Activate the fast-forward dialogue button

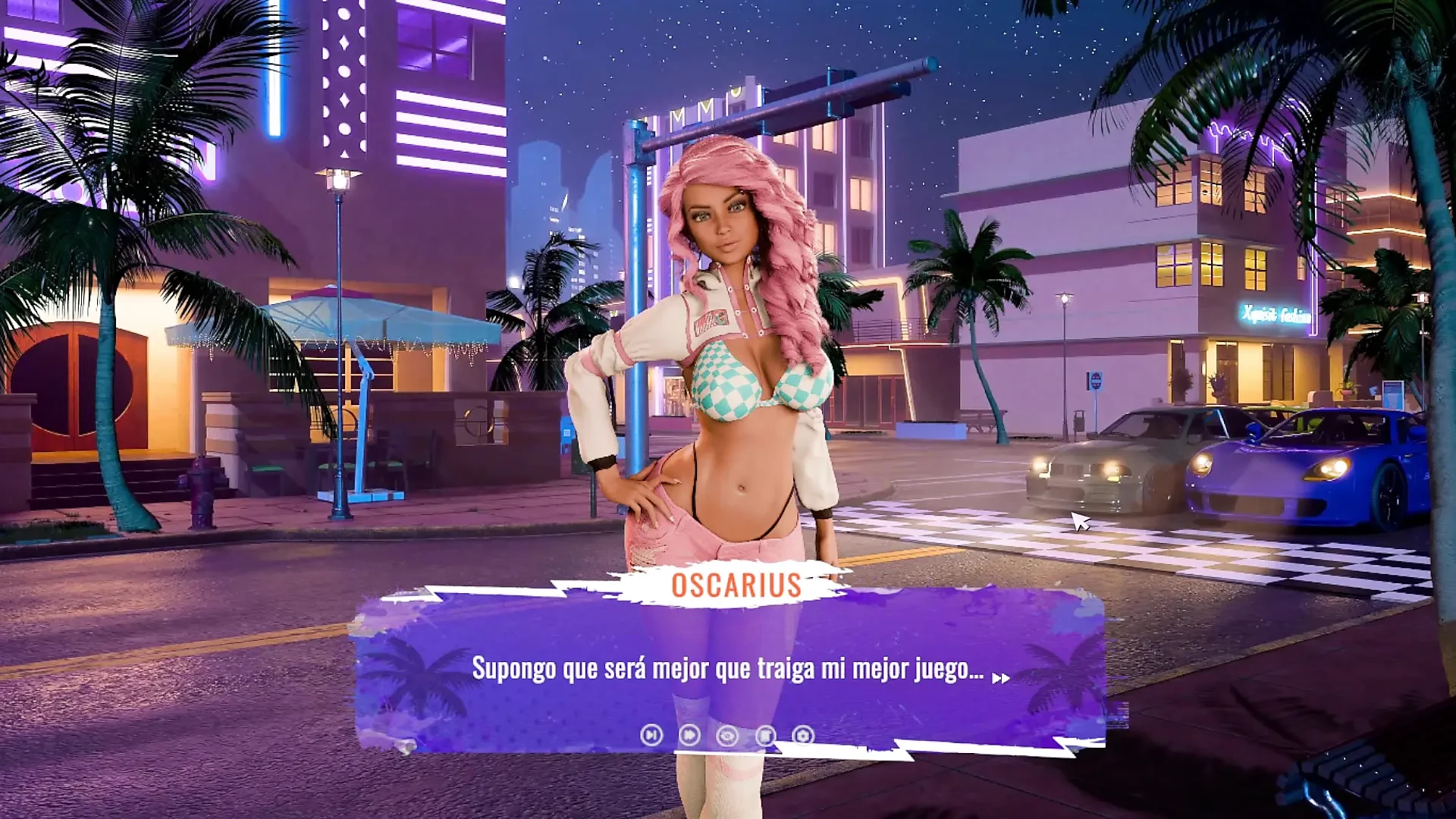pos(689,735)
